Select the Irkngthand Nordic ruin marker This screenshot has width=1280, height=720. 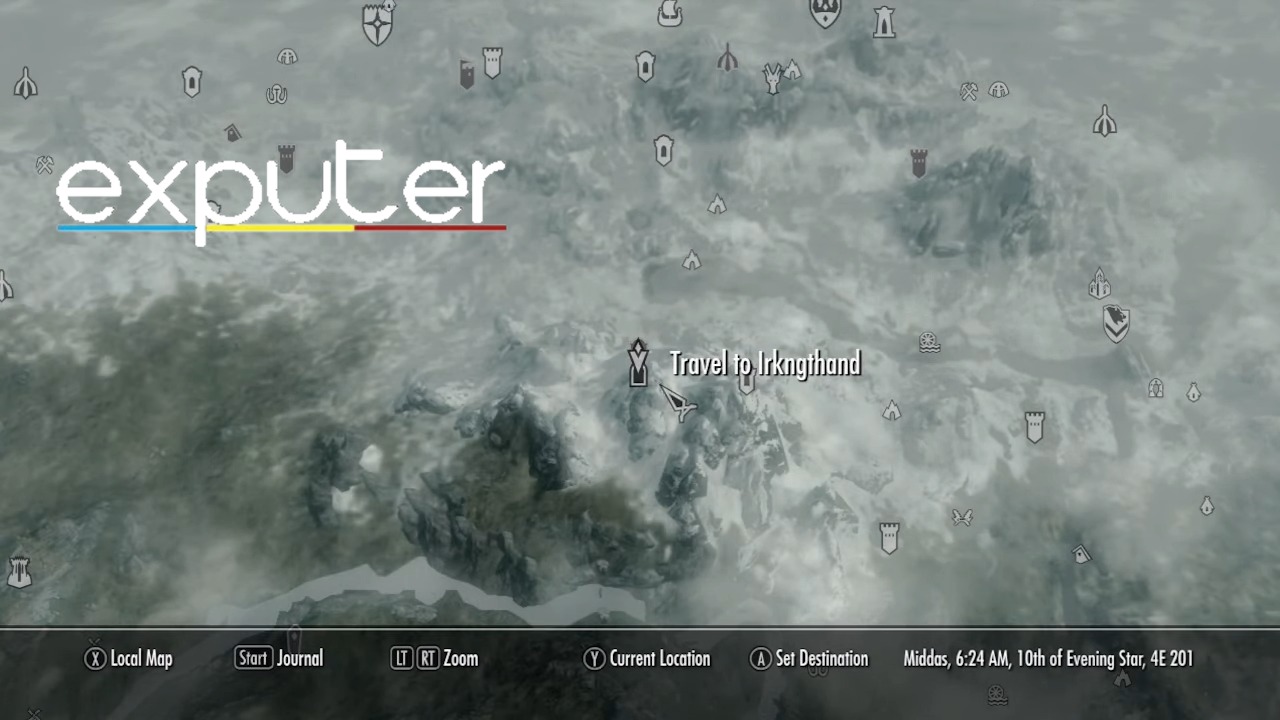(x=637, y=363)
